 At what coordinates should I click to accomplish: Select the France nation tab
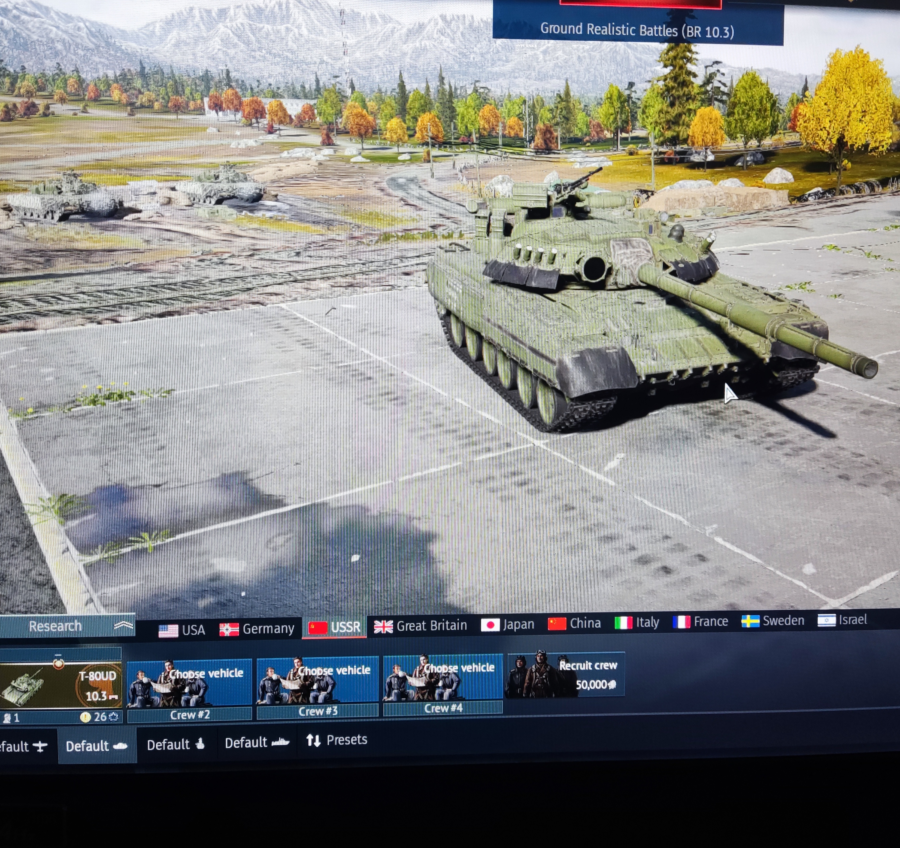click(x=700, y=621)
